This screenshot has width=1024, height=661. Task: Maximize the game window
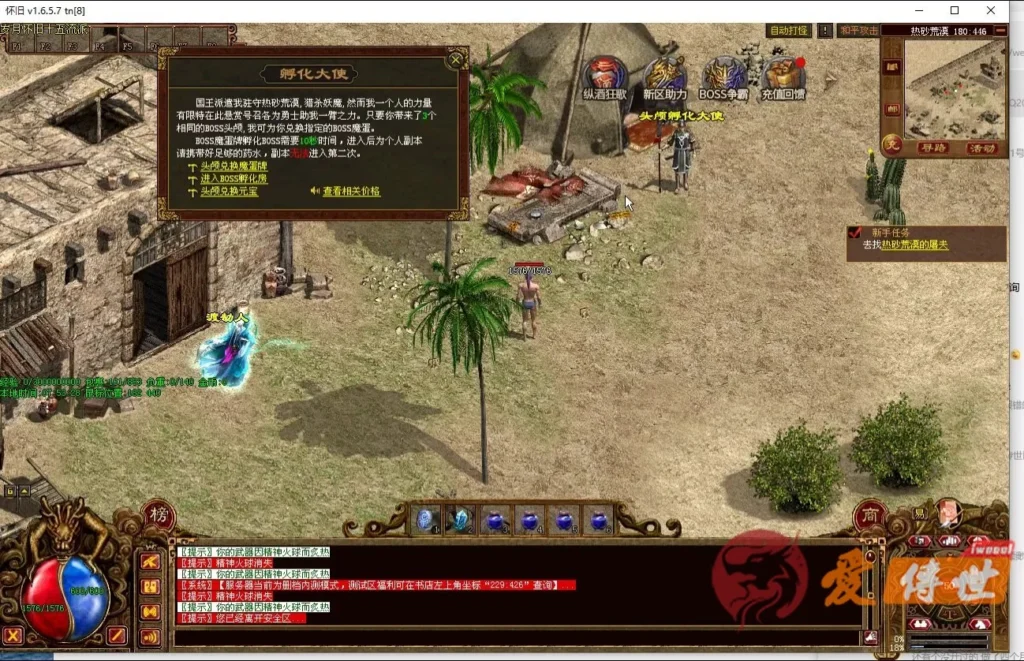tap(954, 10)
